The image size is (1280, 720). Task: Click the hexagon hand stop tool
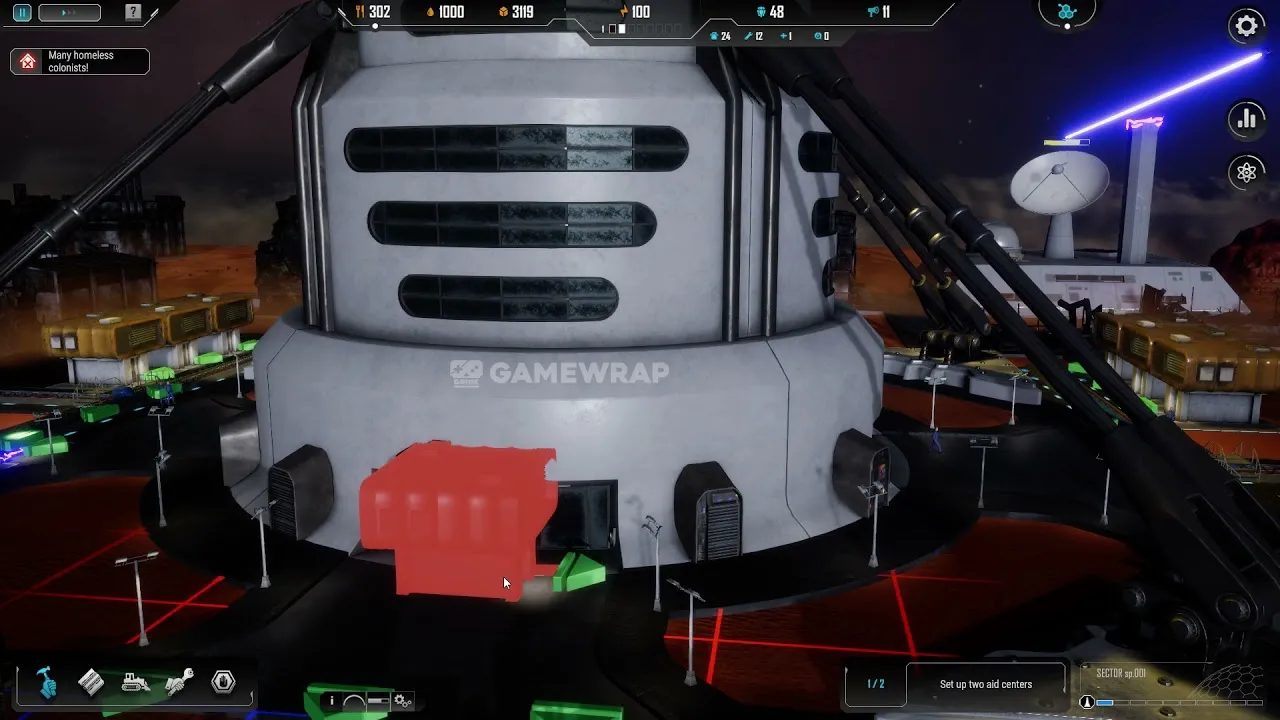pos(223,683)
